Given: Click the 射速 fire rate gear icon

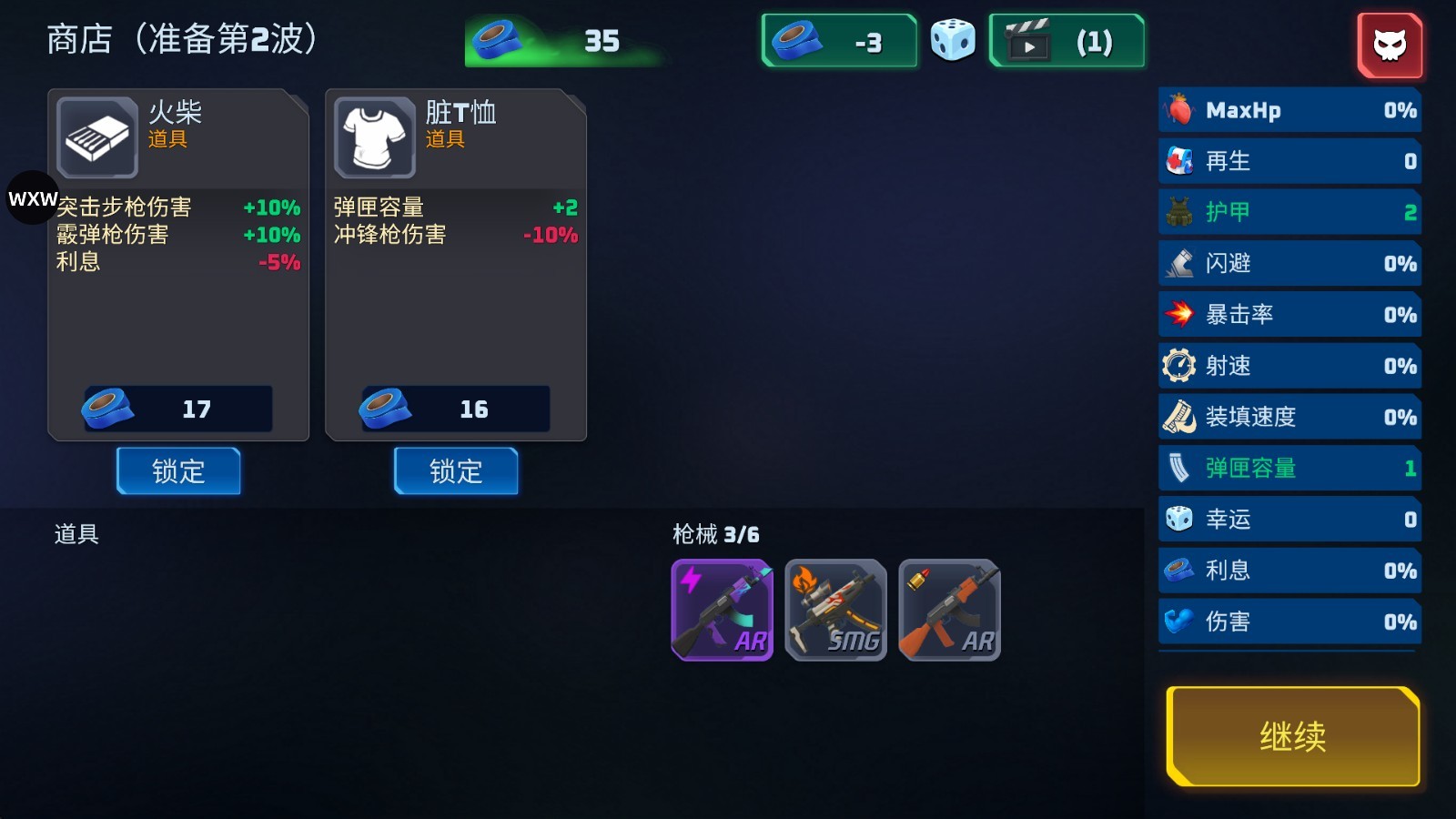Looking at the screenshot, I should (x=1180, y=365).
